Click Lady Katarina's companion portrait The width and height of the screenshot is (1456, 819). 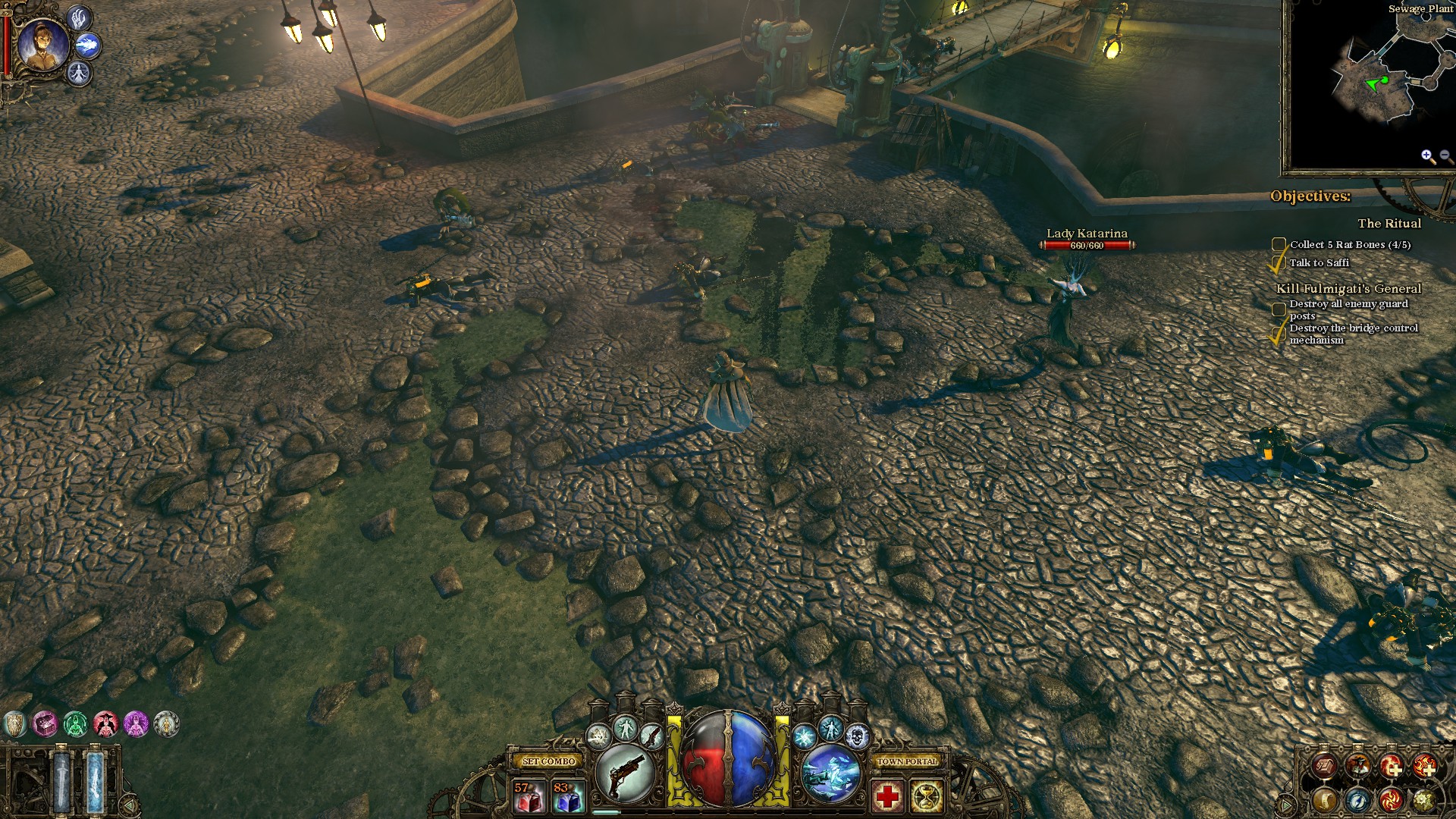coord(42,44)
